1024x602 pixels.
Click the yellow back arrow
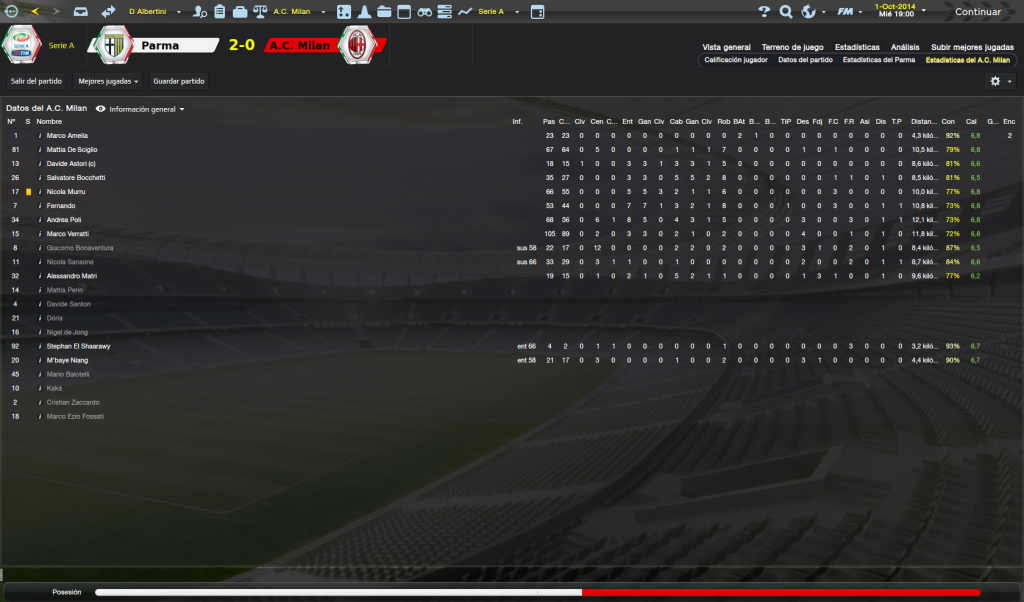tap(35, 12)
